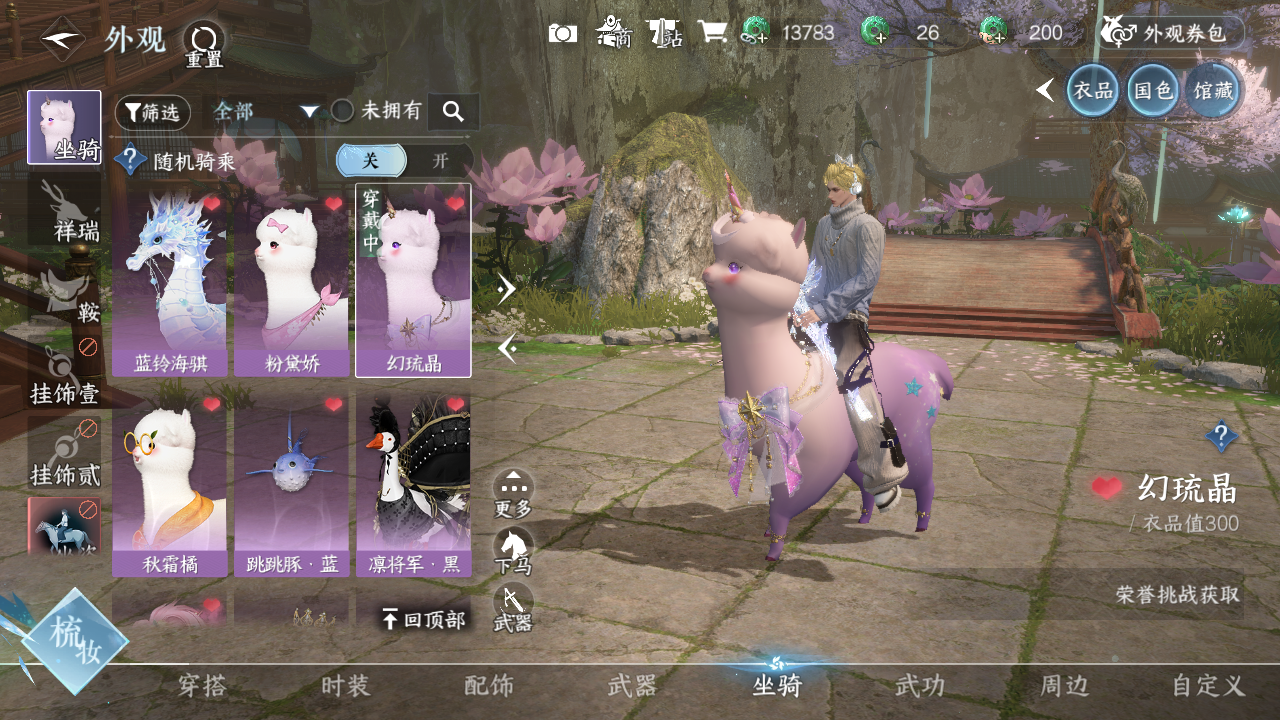The height and width of the screenshot is (720, 1280).
Task: Choose the 粉黛娇 alpaca mount
Action: [x=291, y=280]
